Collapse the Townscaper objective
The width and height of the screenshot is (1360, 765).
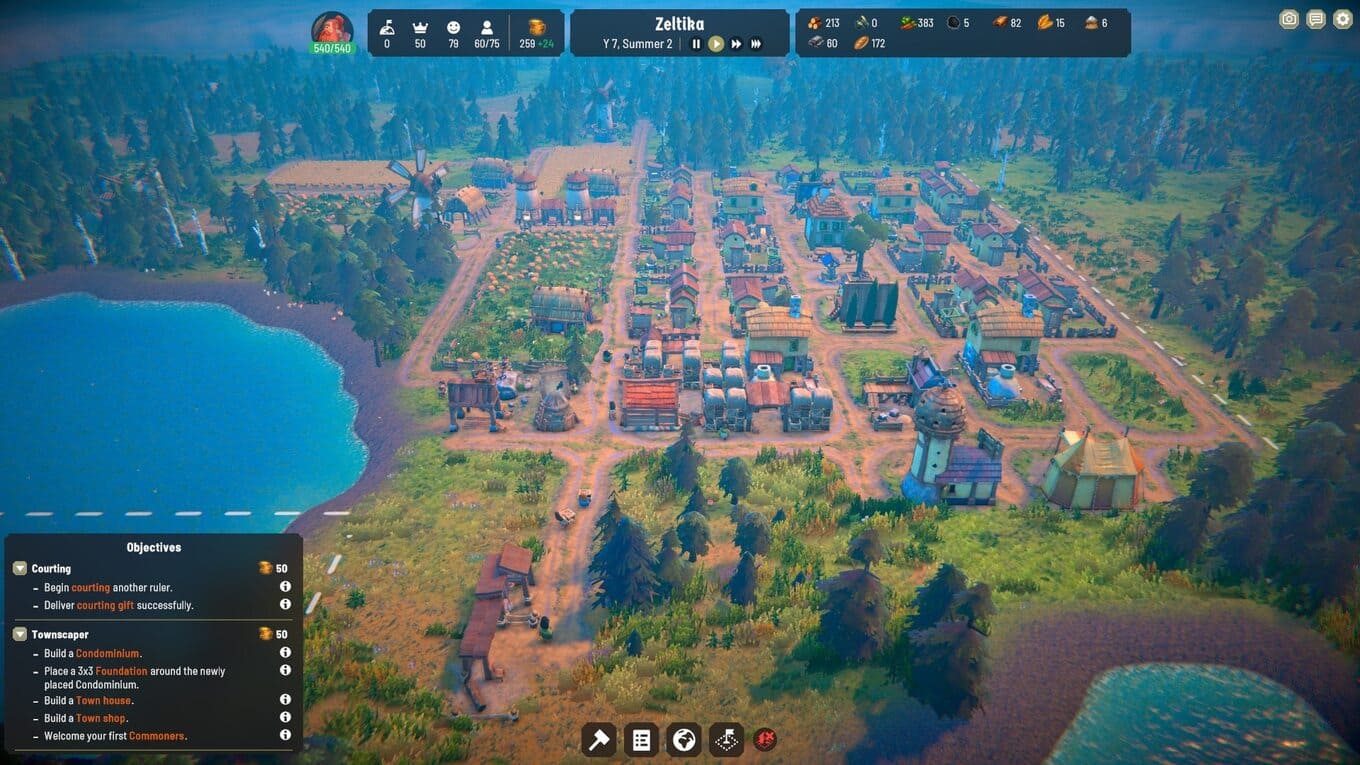pos(20,634)
